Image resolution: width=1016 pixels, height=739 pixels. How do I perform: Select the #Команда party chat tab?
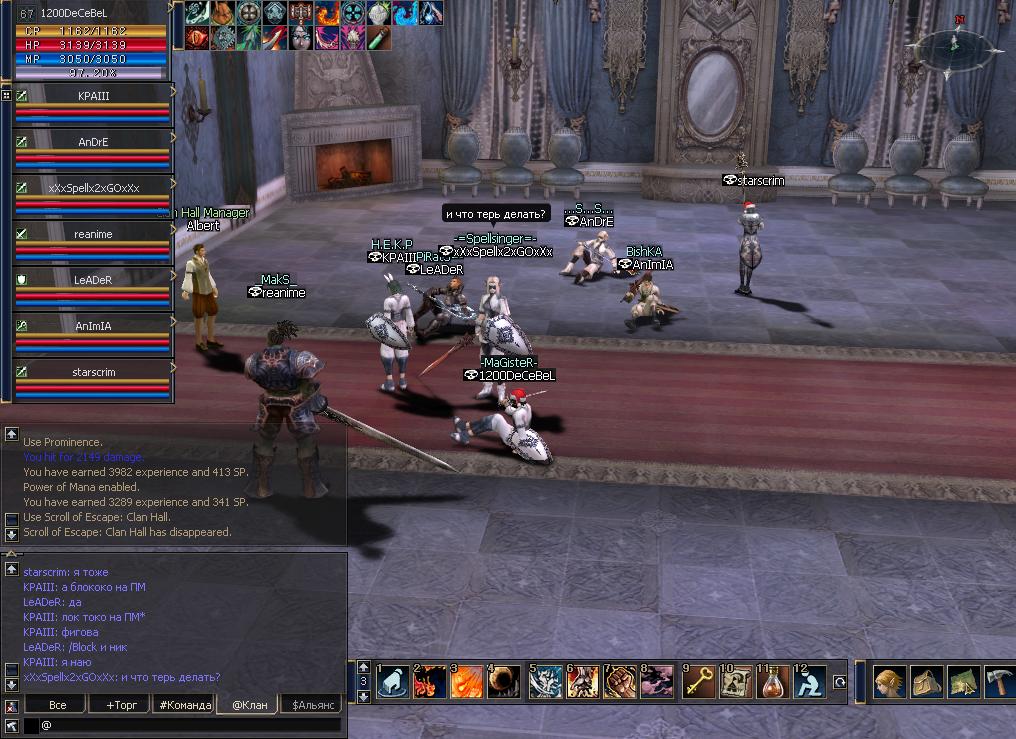(184, 705)
